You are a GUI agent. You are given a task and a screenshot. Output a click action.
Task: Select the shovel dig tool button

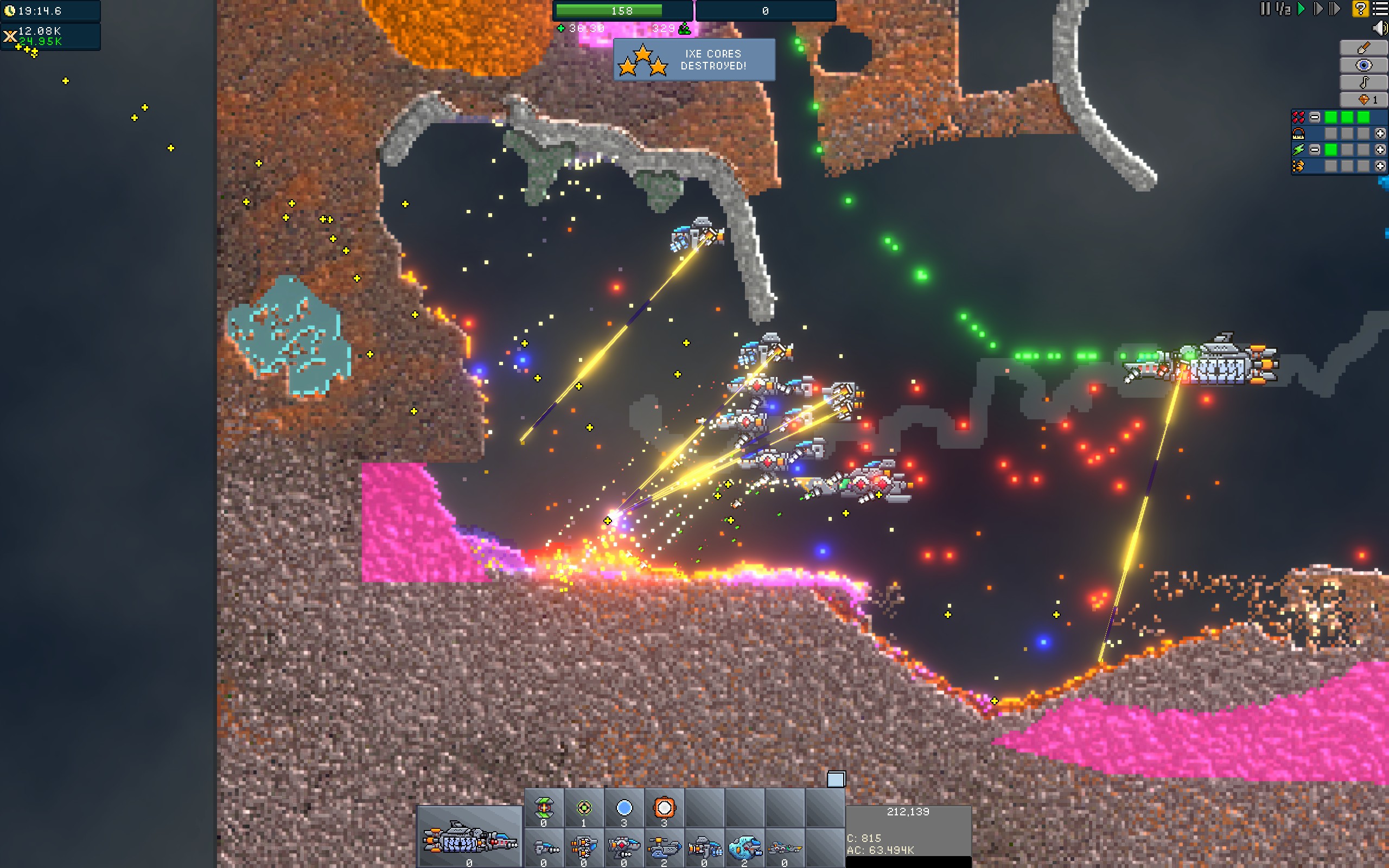pos(1363,48)
